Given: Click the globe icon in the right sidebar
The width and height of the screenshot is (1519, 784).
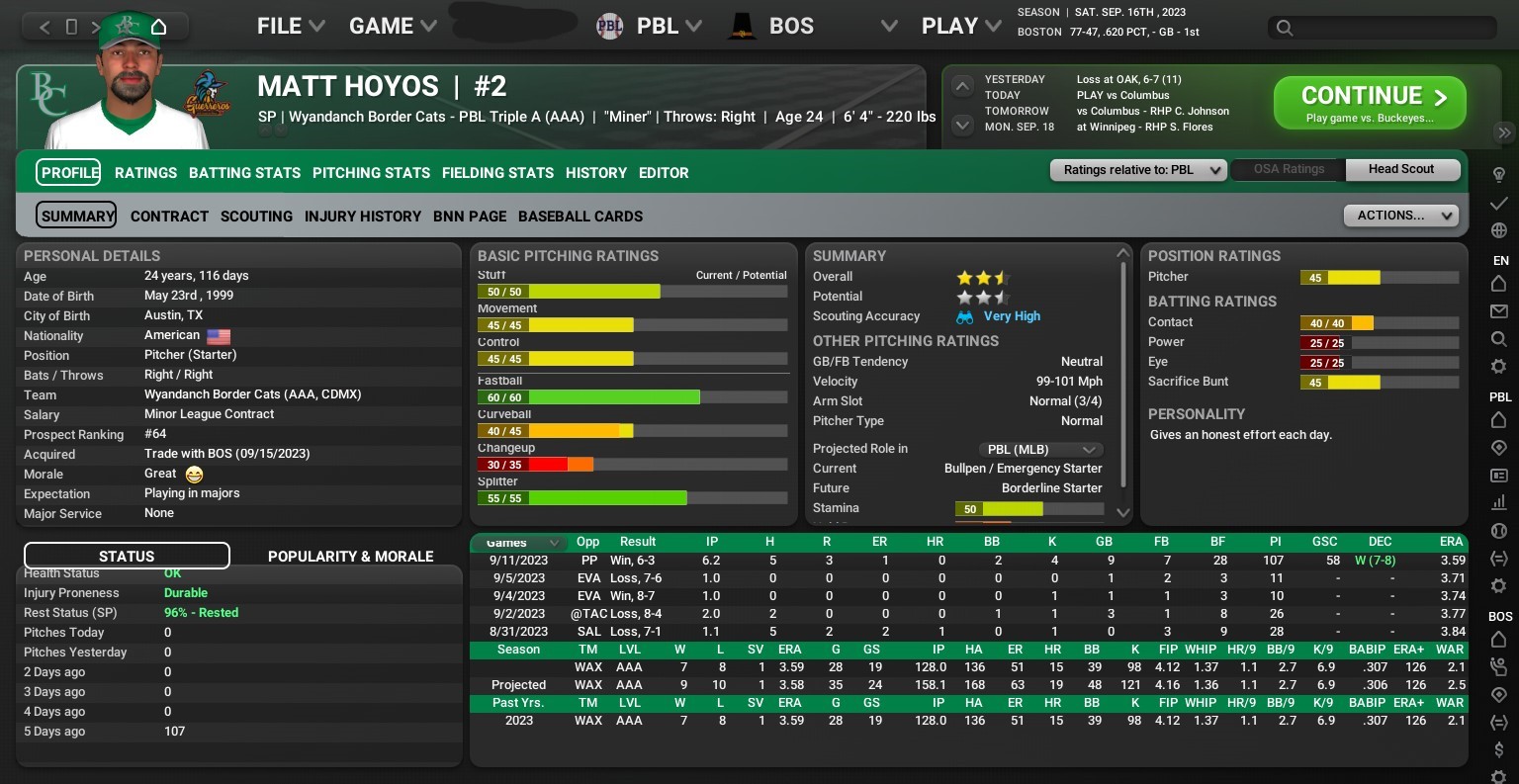Looking at the screenshot, I should [1500, 229].
